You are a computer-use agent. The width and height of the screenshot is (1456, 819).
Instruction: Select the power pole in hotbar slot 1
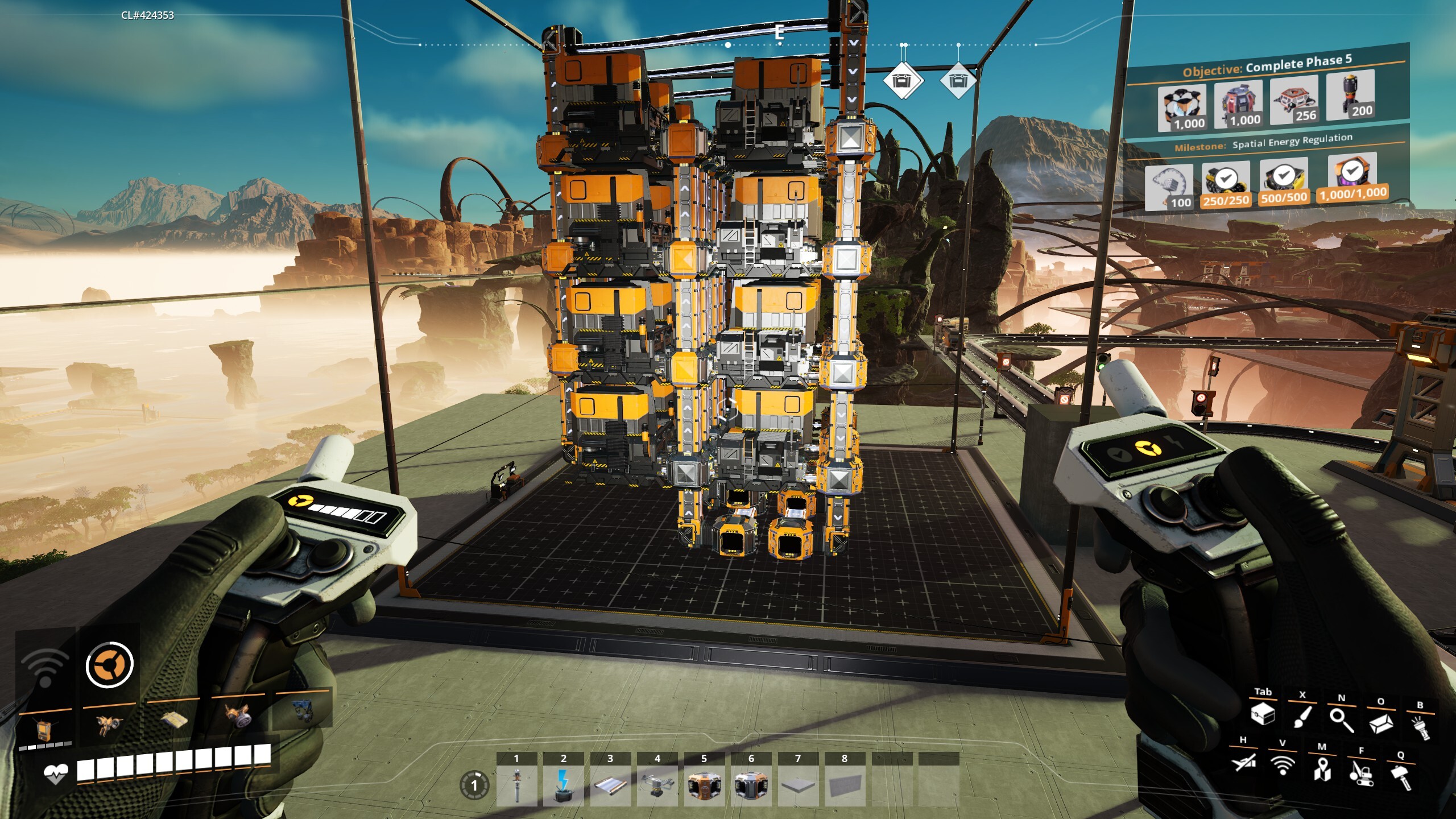click(516, 785)
